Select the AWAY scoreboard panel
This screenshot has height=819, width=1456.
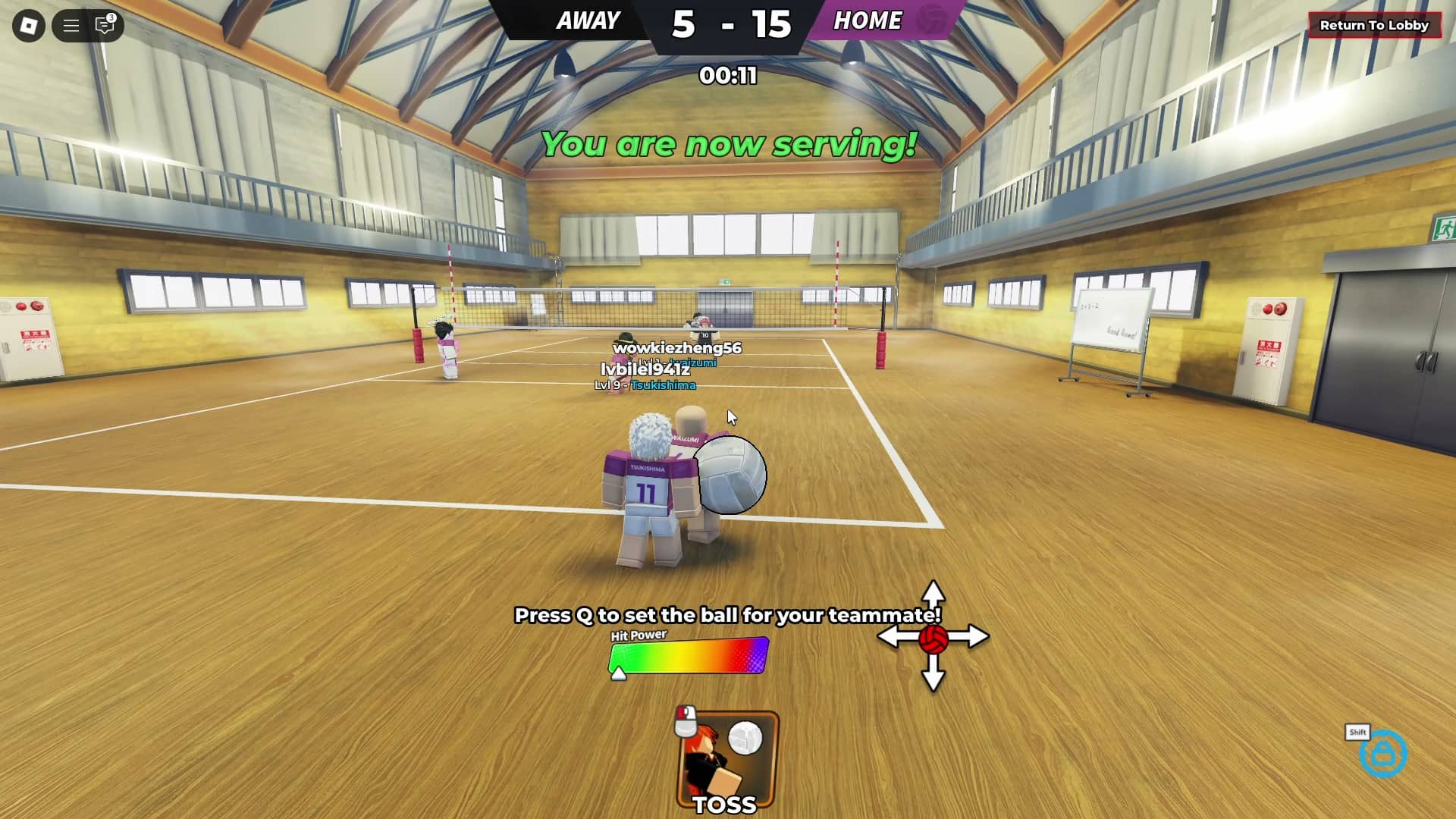[587, 20]
